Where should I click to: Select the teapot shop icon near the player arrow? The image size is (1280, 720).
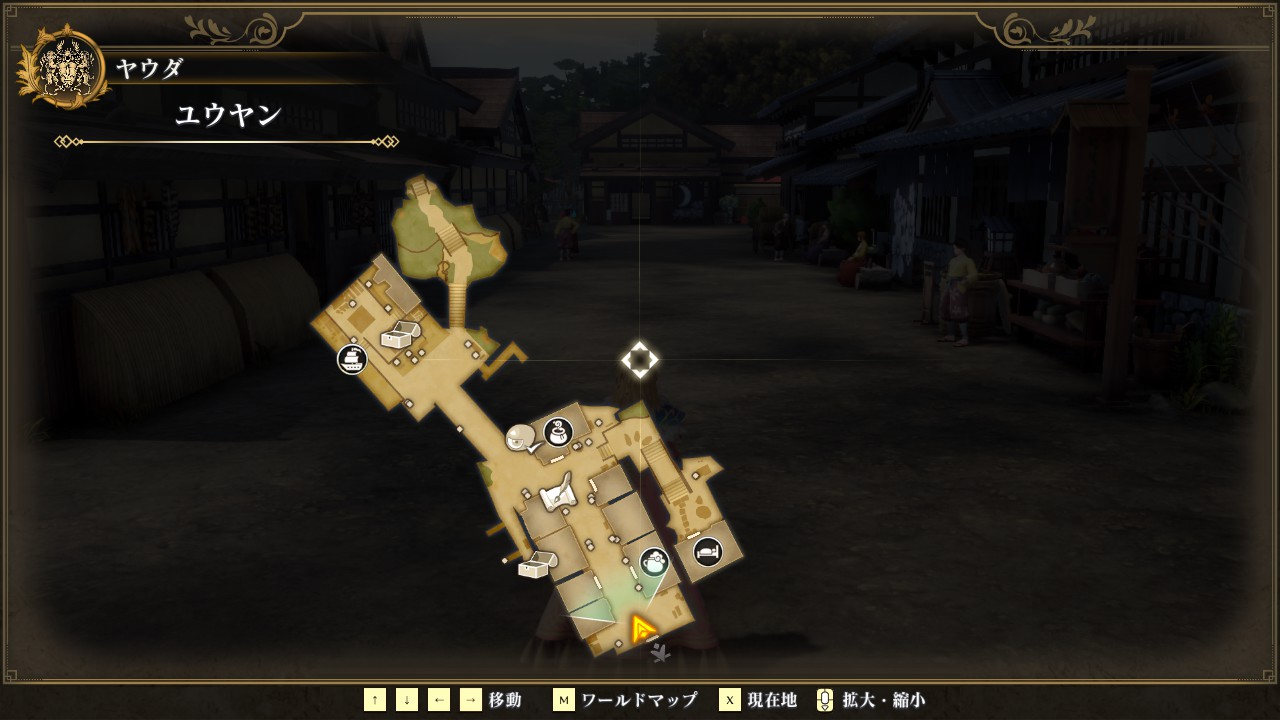point(654,562)
